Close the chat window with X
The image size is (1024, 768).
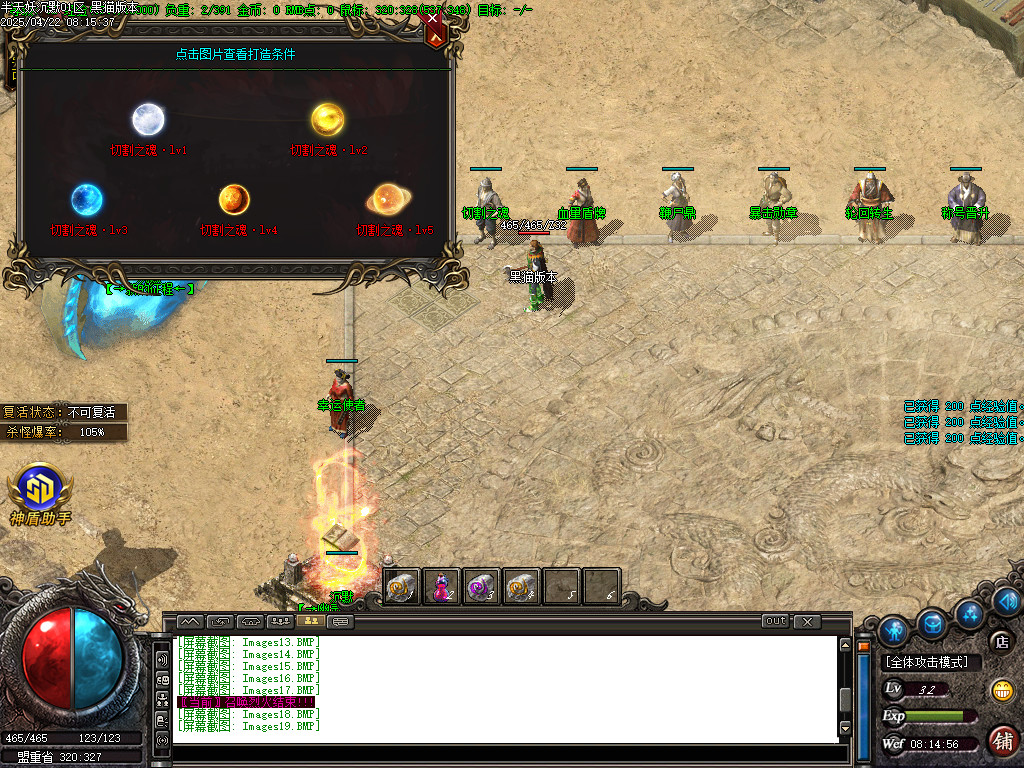coord(807,621)
